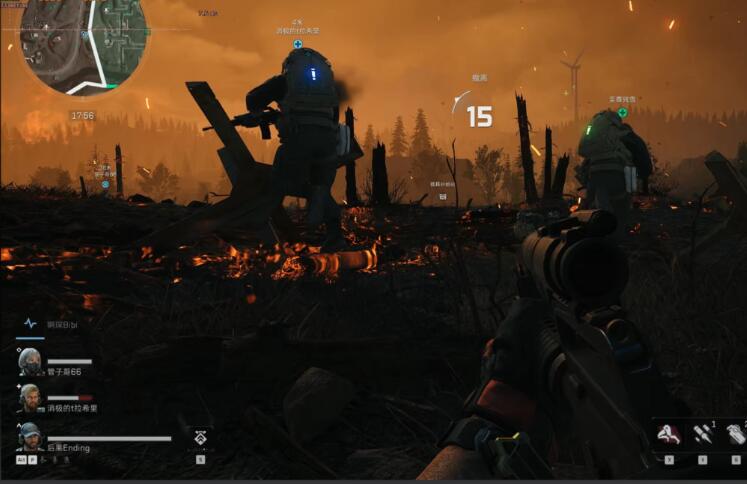
Task: Click the green teammate marker on the right
Action: pyautogui.click(x=622, y=112)
